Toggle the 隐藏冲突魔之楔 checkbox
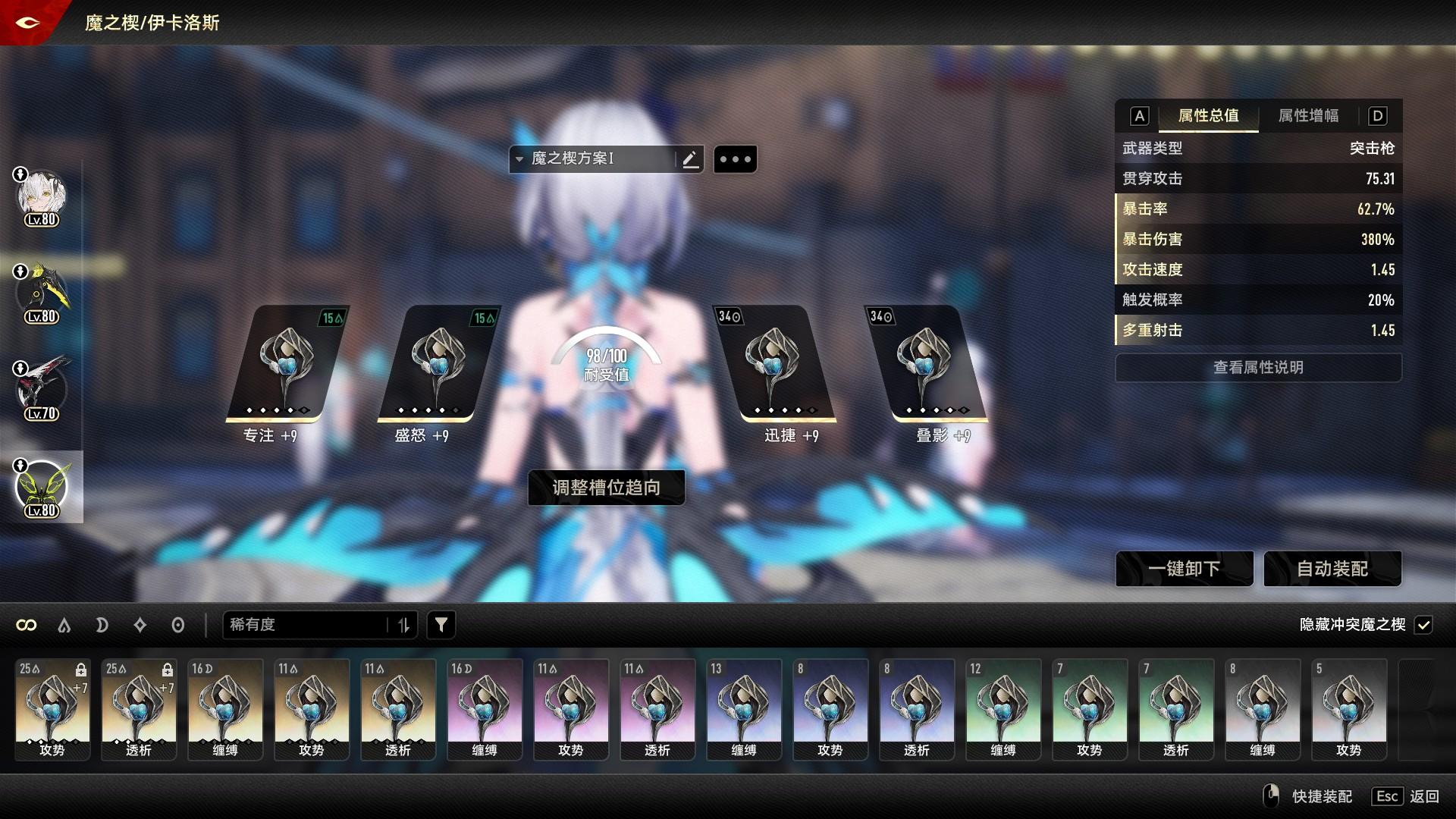1456x819 pixels. click(x=1423, y=625)
